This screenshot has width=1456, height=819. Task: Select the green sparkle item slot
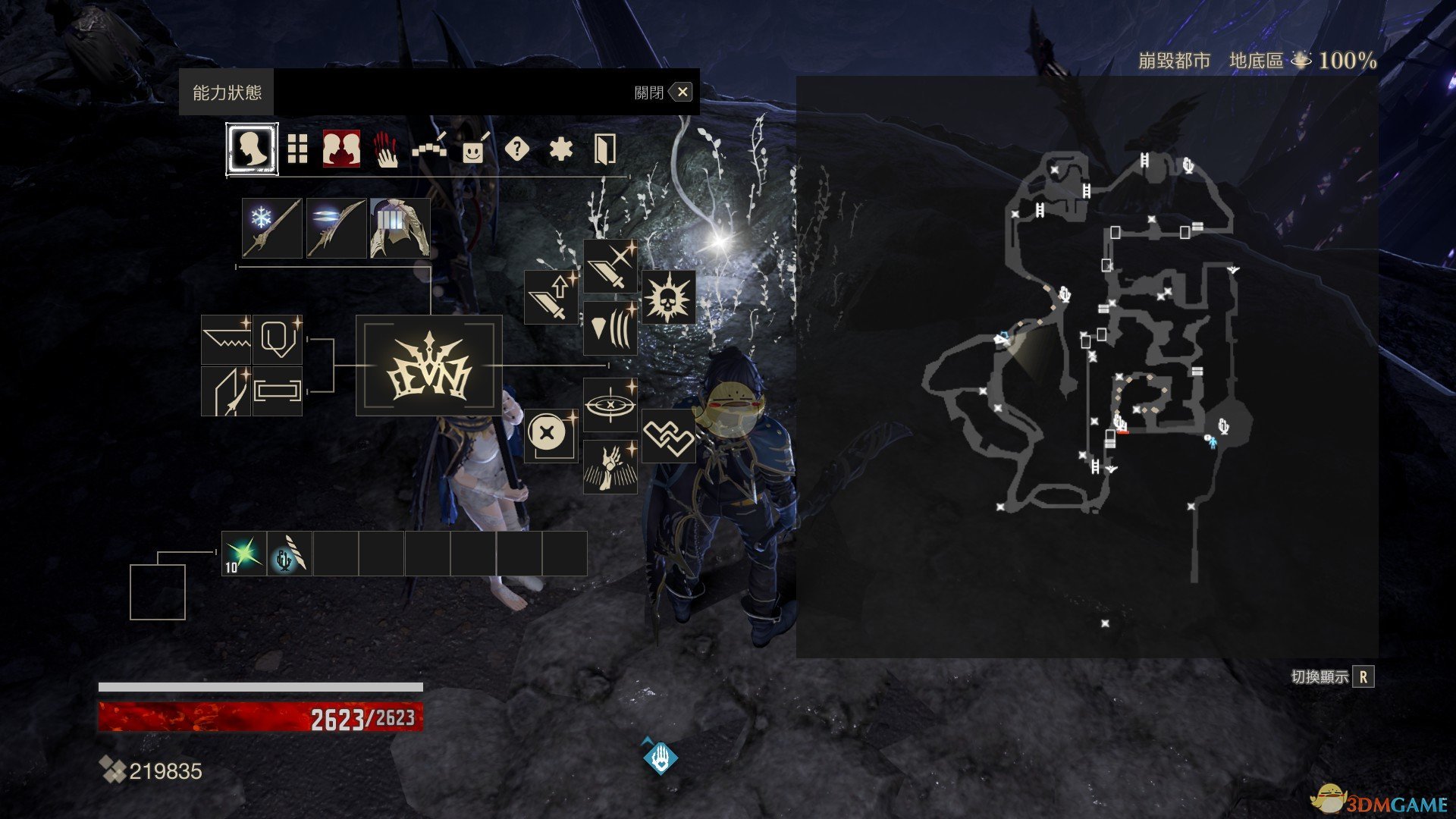[x=244, y=554]
